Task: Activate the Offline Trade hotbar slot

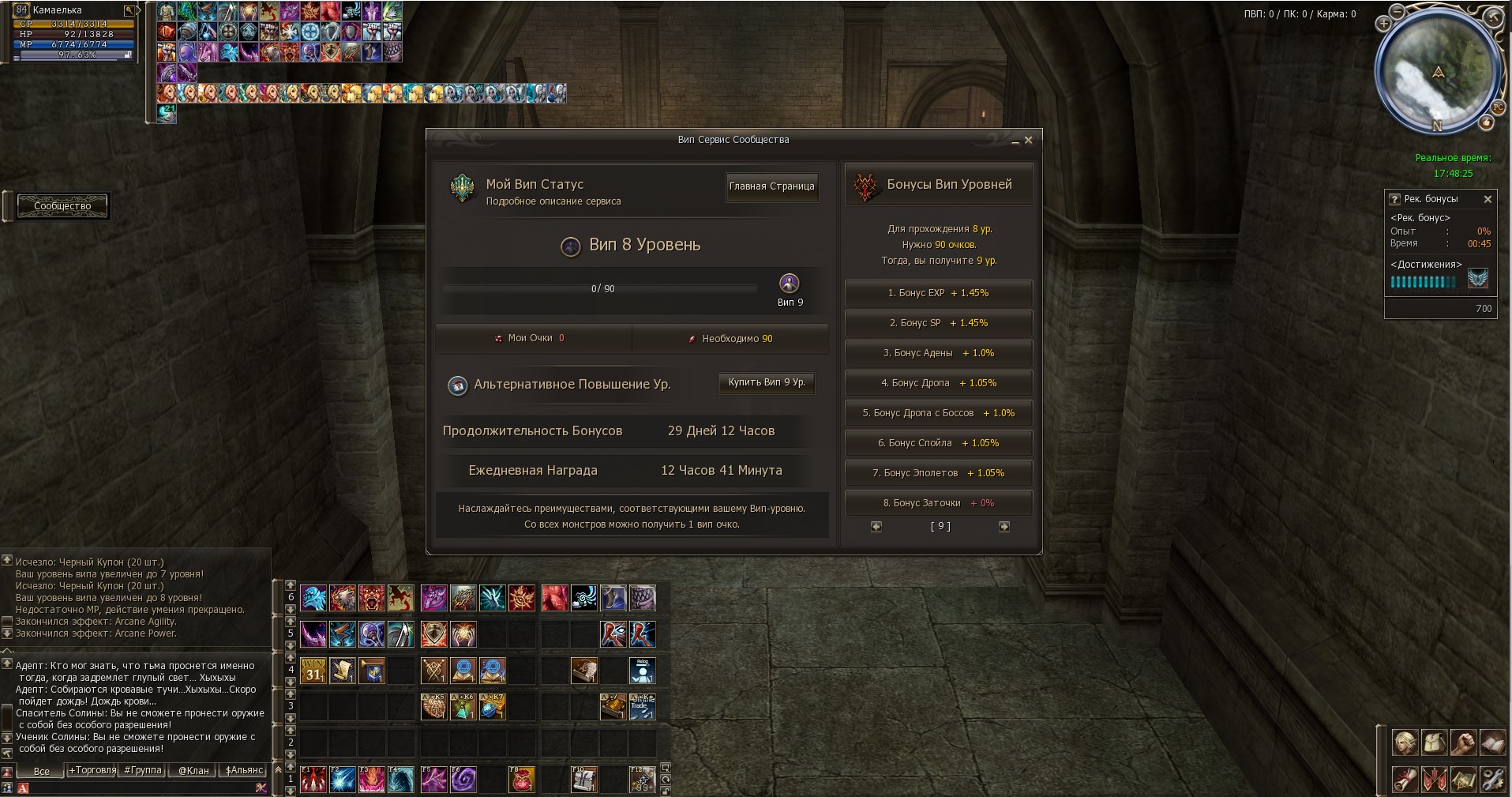Action: (x=642, y=707)
